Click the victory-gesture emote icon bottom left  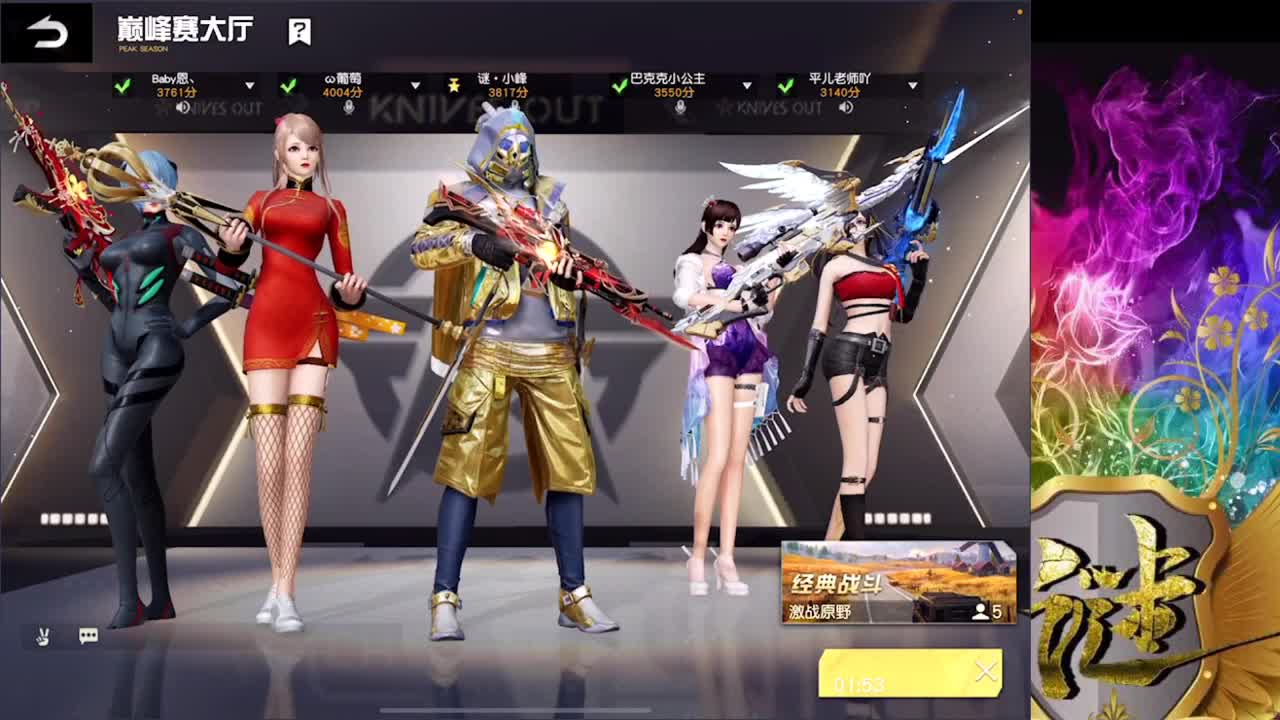click(x=41, y=637)
